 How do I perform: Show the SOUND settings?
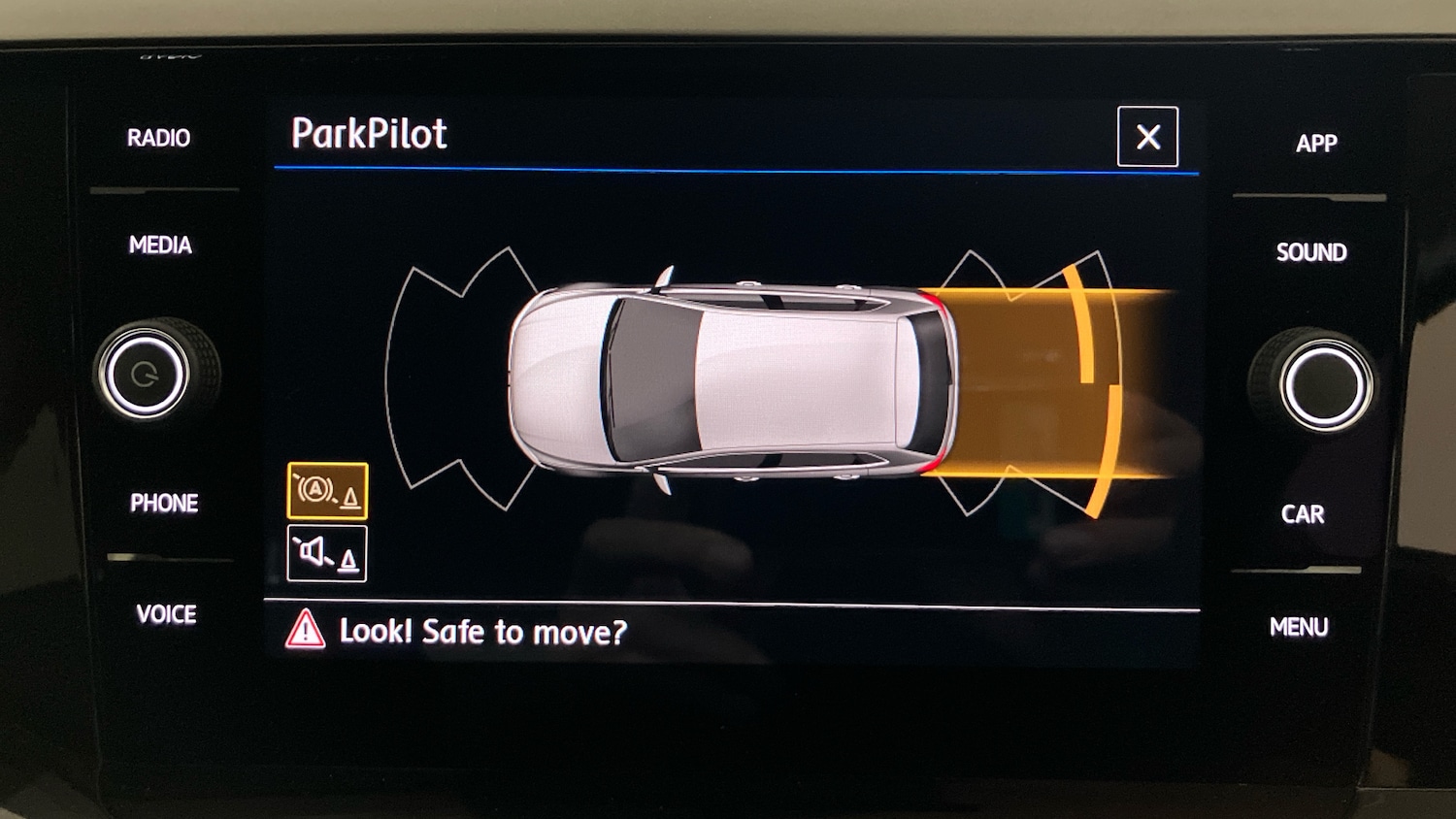(x=1311, y=252)
